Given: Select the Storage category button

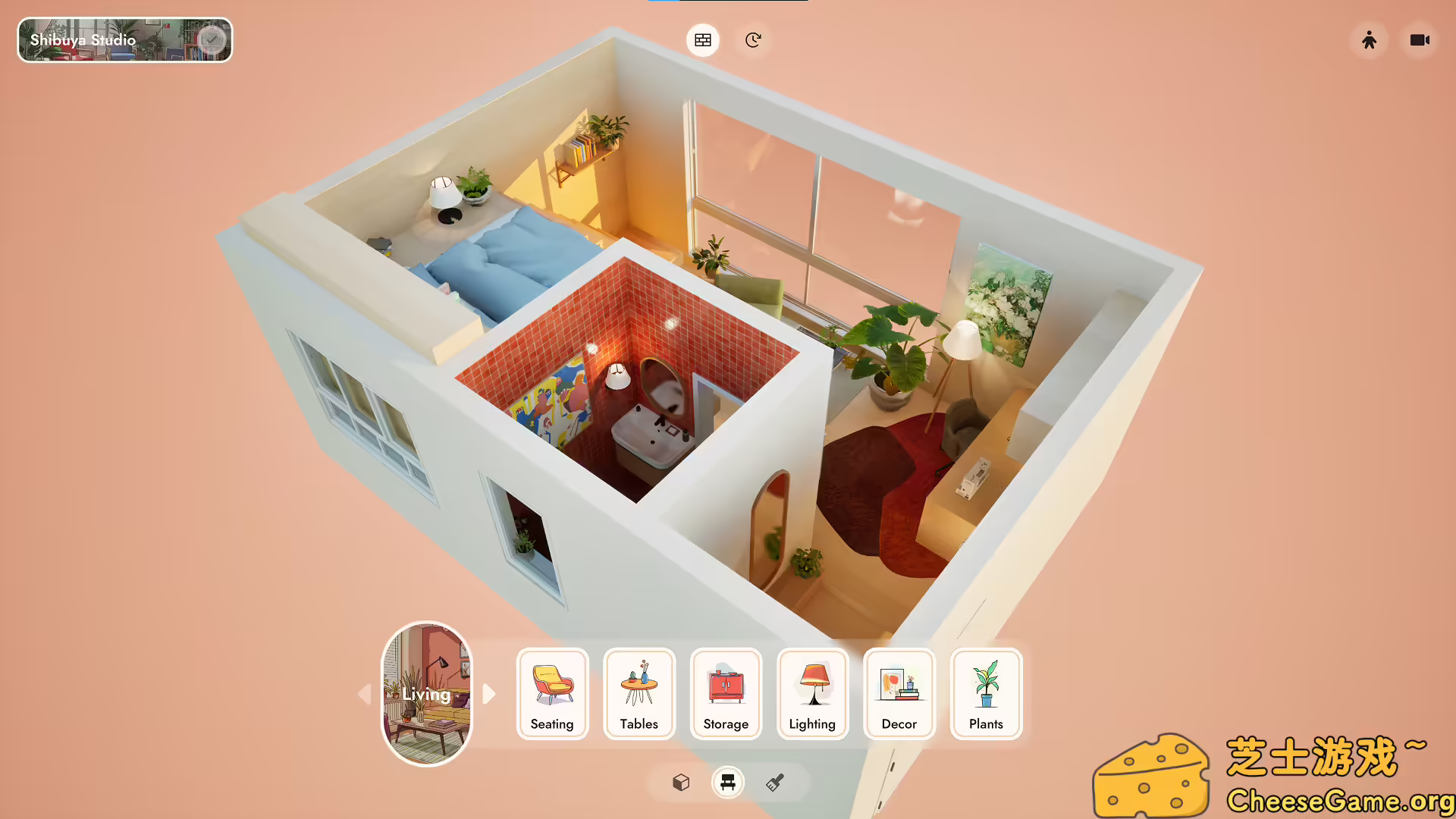Looking at the screenshot, I should [x=725, y=694].
